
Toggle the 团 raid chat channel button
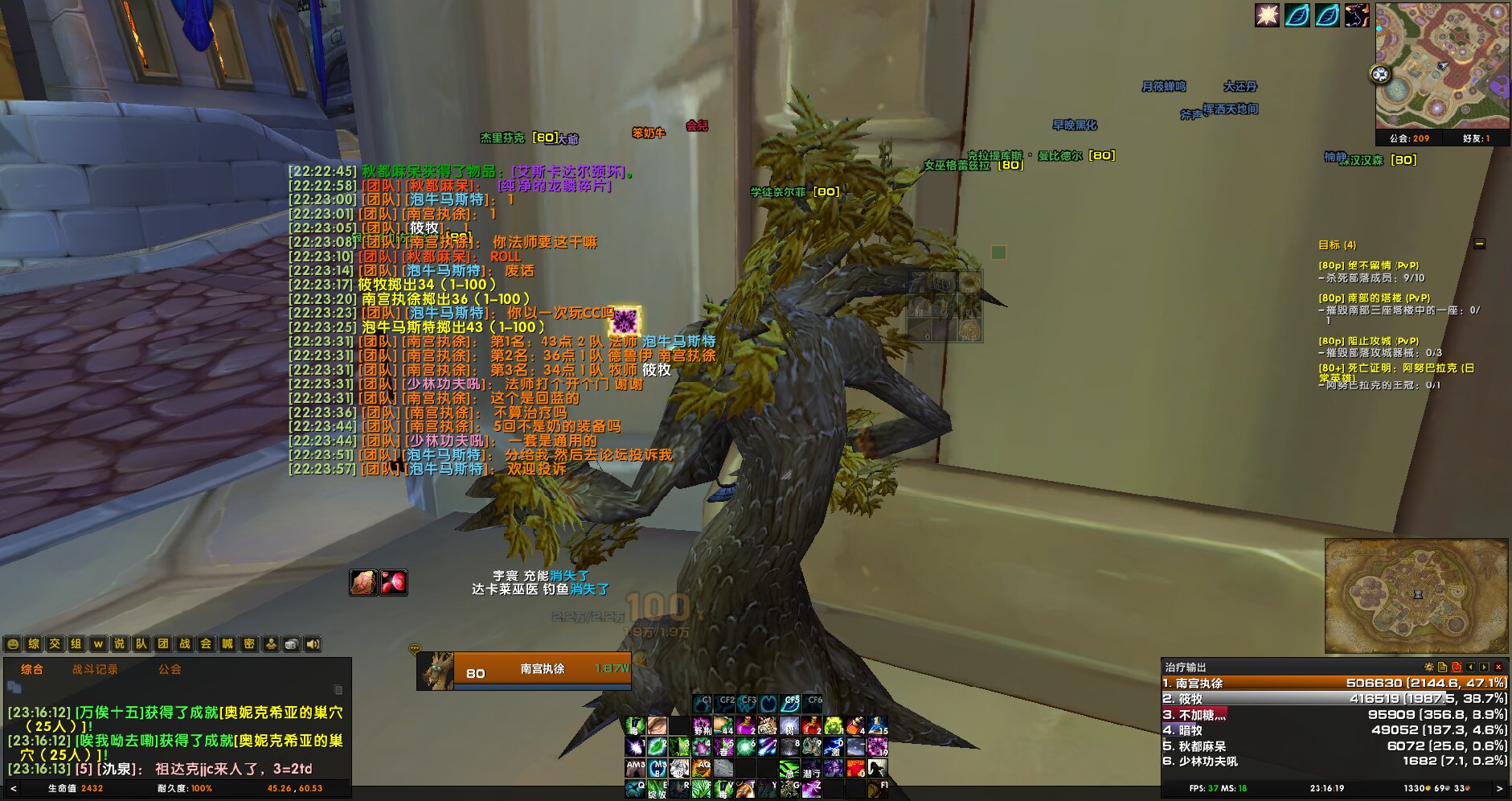pos(165,644)
